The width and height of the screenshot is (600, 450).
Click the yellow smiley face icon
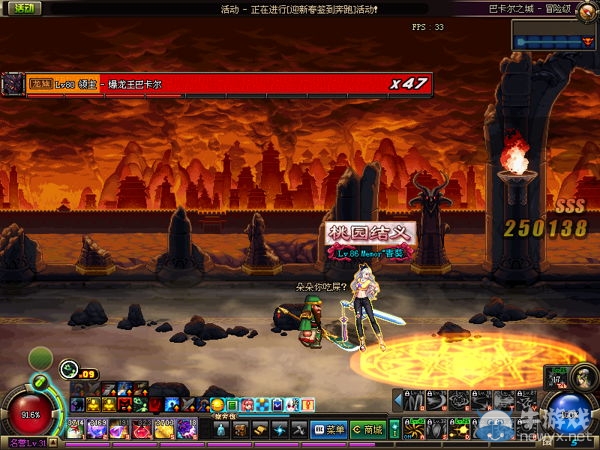(x=217, y=404)
